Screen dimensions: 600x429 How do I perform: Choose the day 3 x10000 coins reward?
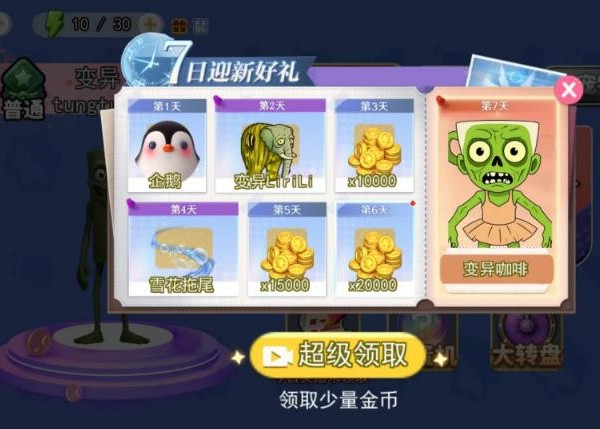coord(374,147)
